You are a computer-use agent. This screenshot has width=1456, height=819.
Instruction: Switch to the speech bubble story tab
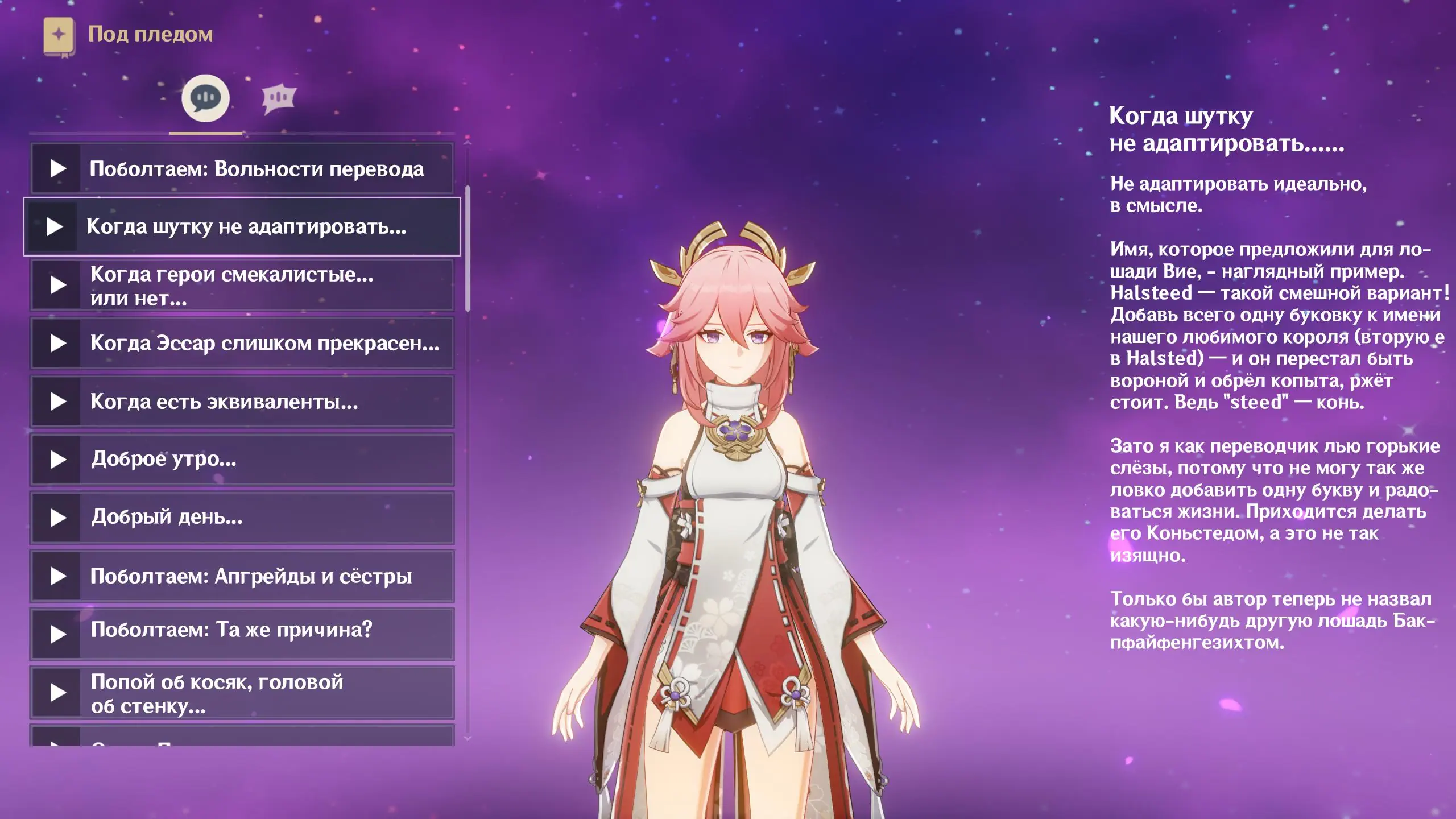point(205,98)
